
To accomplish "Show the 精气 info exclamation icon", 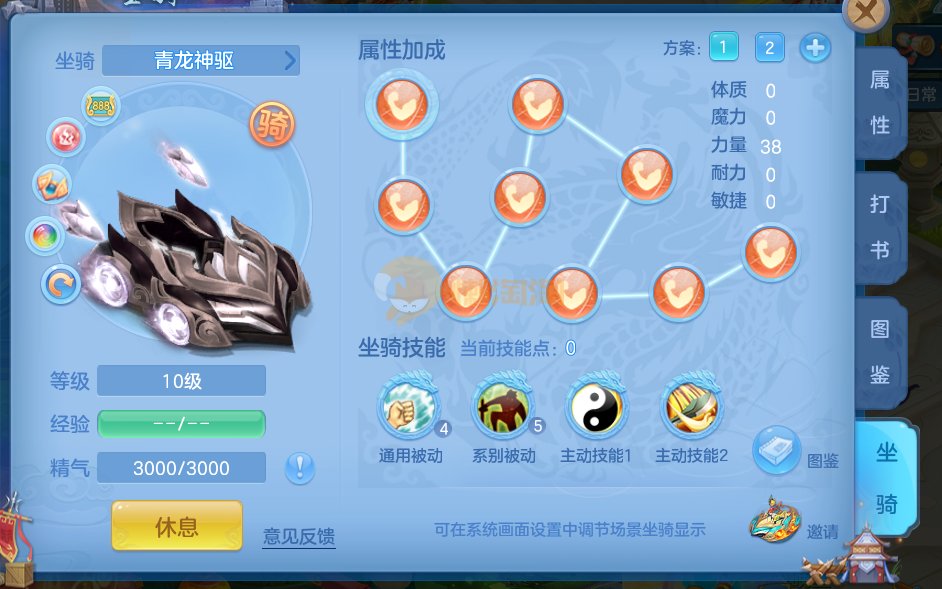I will point(300,467).
